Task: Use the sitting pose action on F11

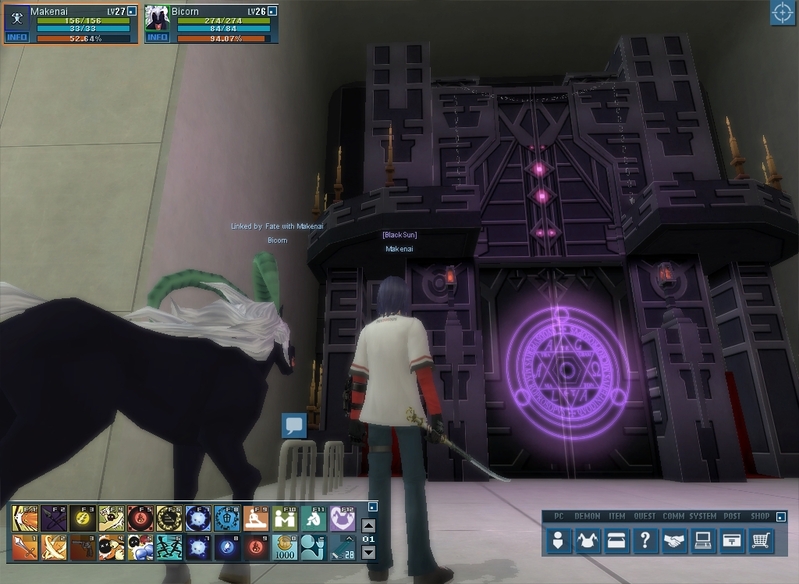Action: coord(314,518)
